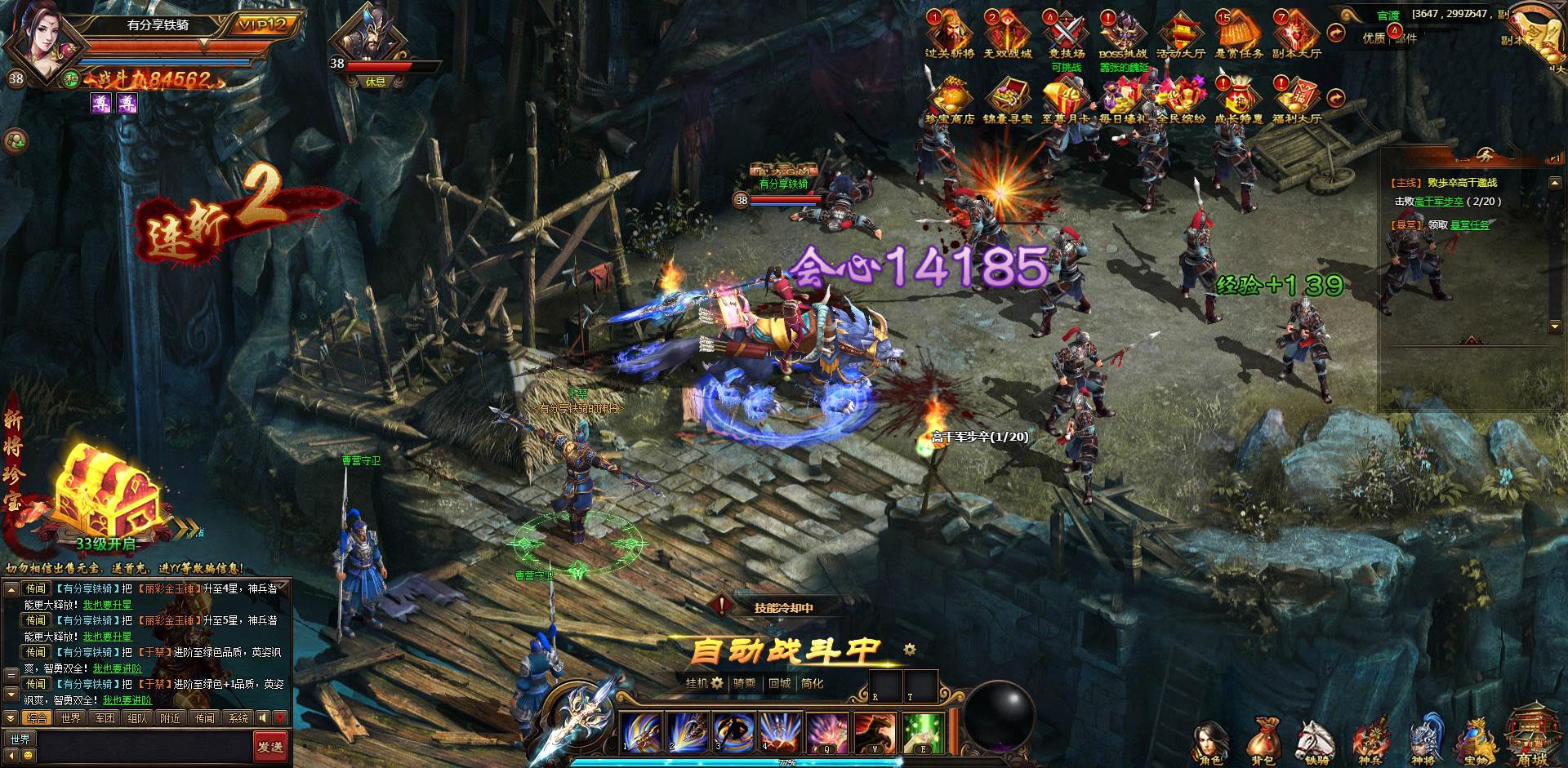Open the 铁骑 mount menu
The image size is (1568, 768).
(1316, 743)
